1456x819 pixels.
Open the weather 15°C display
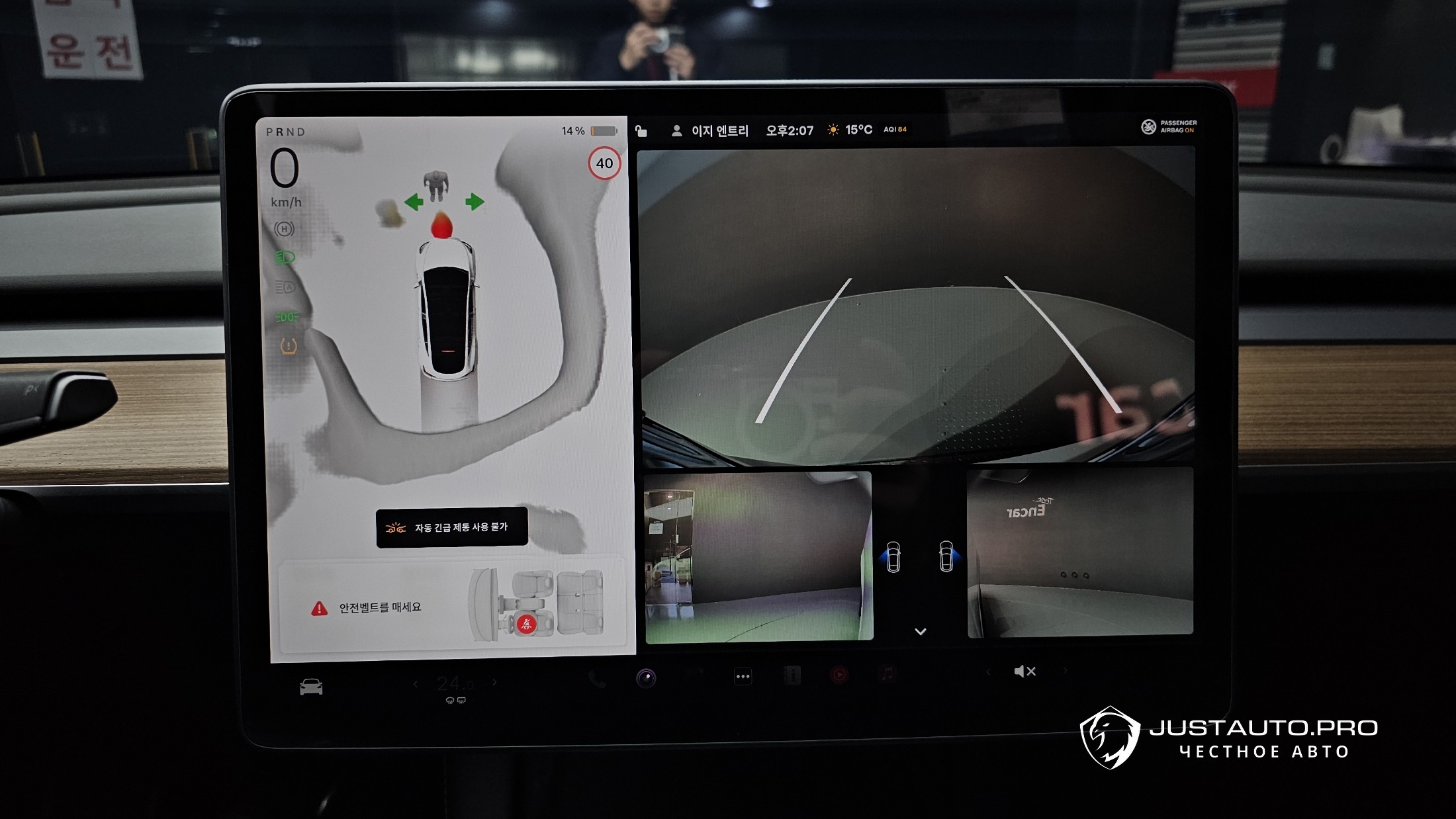[850, 130]
